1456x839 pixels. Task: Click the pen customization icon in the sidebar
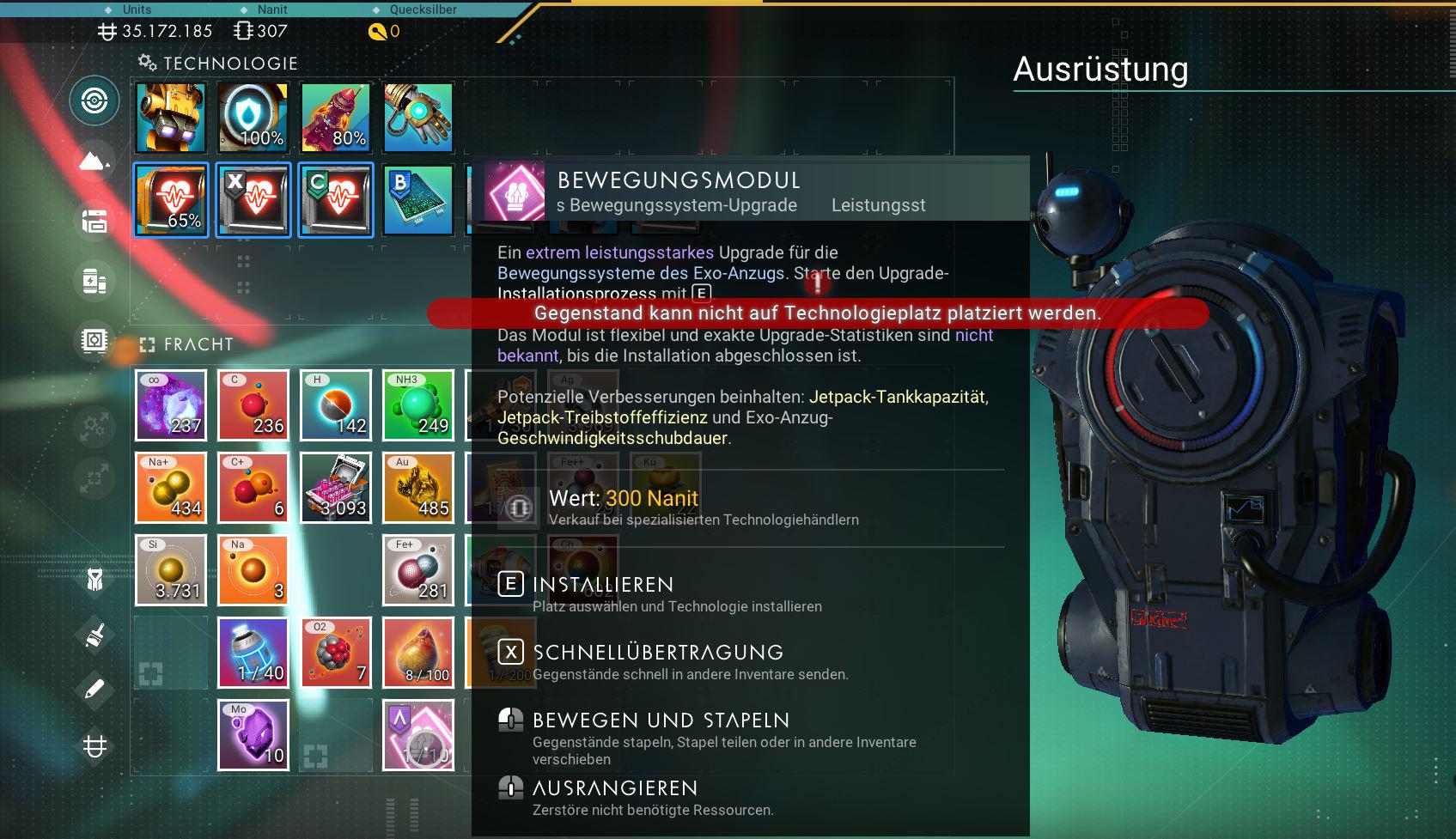pos(93,687)
